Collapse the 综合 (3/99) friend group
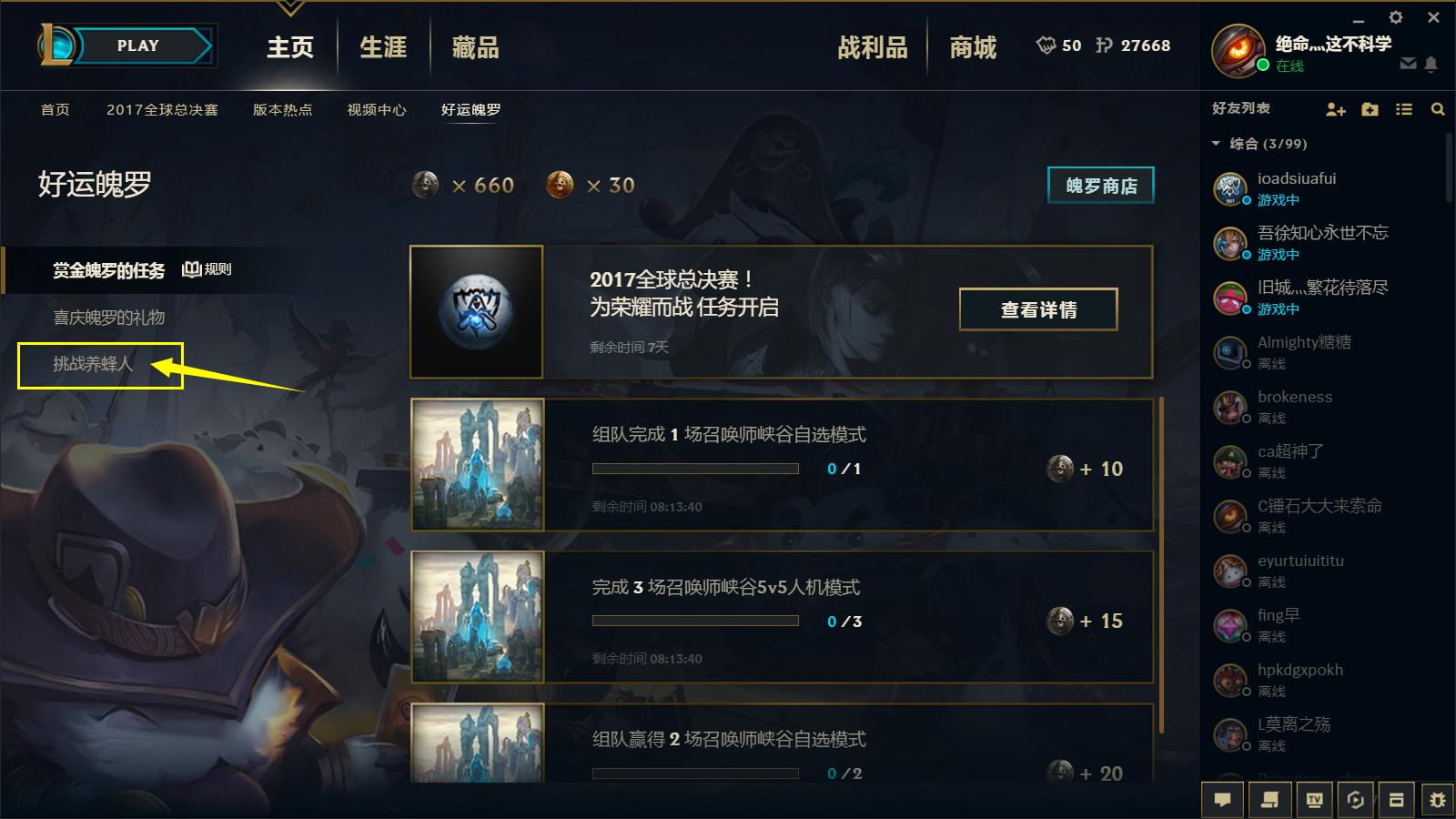 1214,143
